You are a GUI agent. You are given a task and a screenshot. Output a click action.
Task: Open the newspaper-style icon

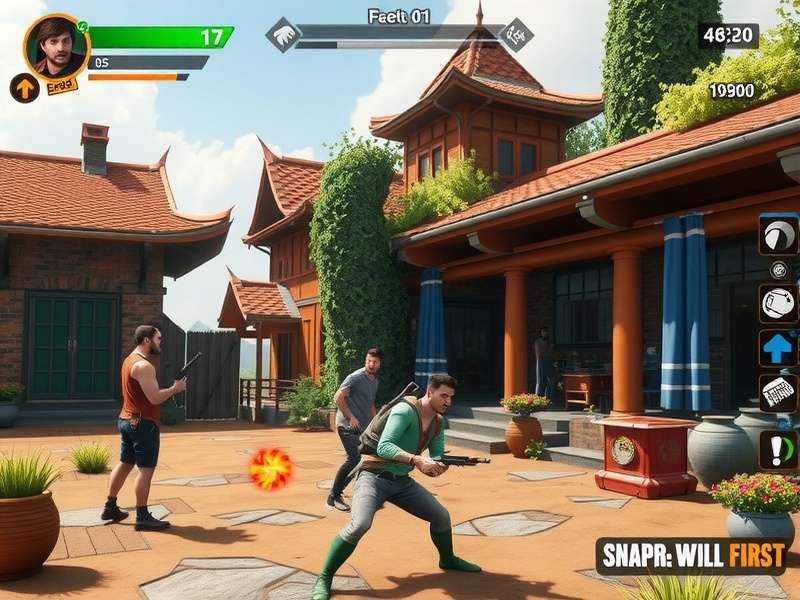tap(778, 393)
